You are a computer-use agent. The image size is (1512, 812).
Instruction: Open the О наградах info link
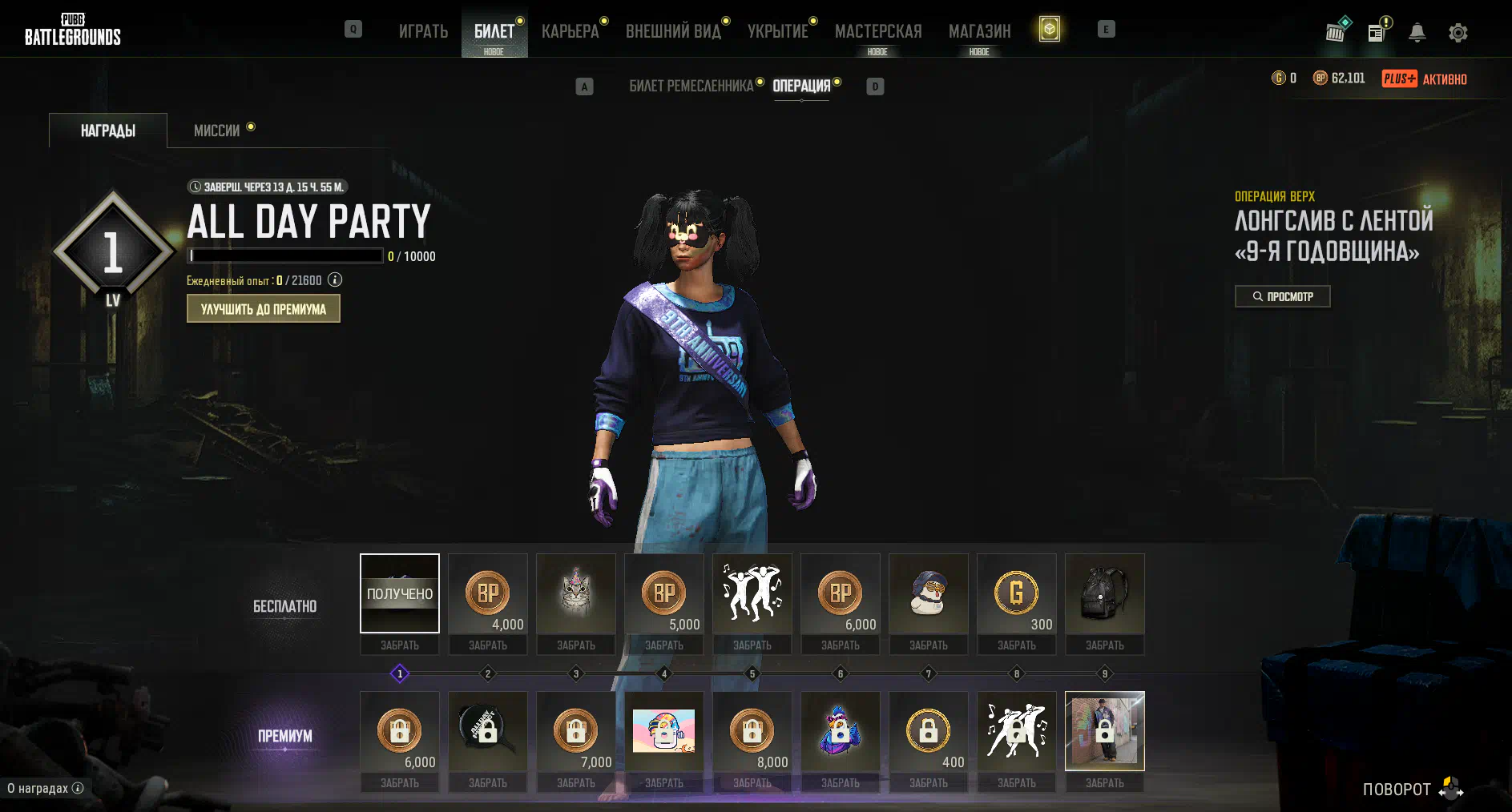click(x=45, y=788)
